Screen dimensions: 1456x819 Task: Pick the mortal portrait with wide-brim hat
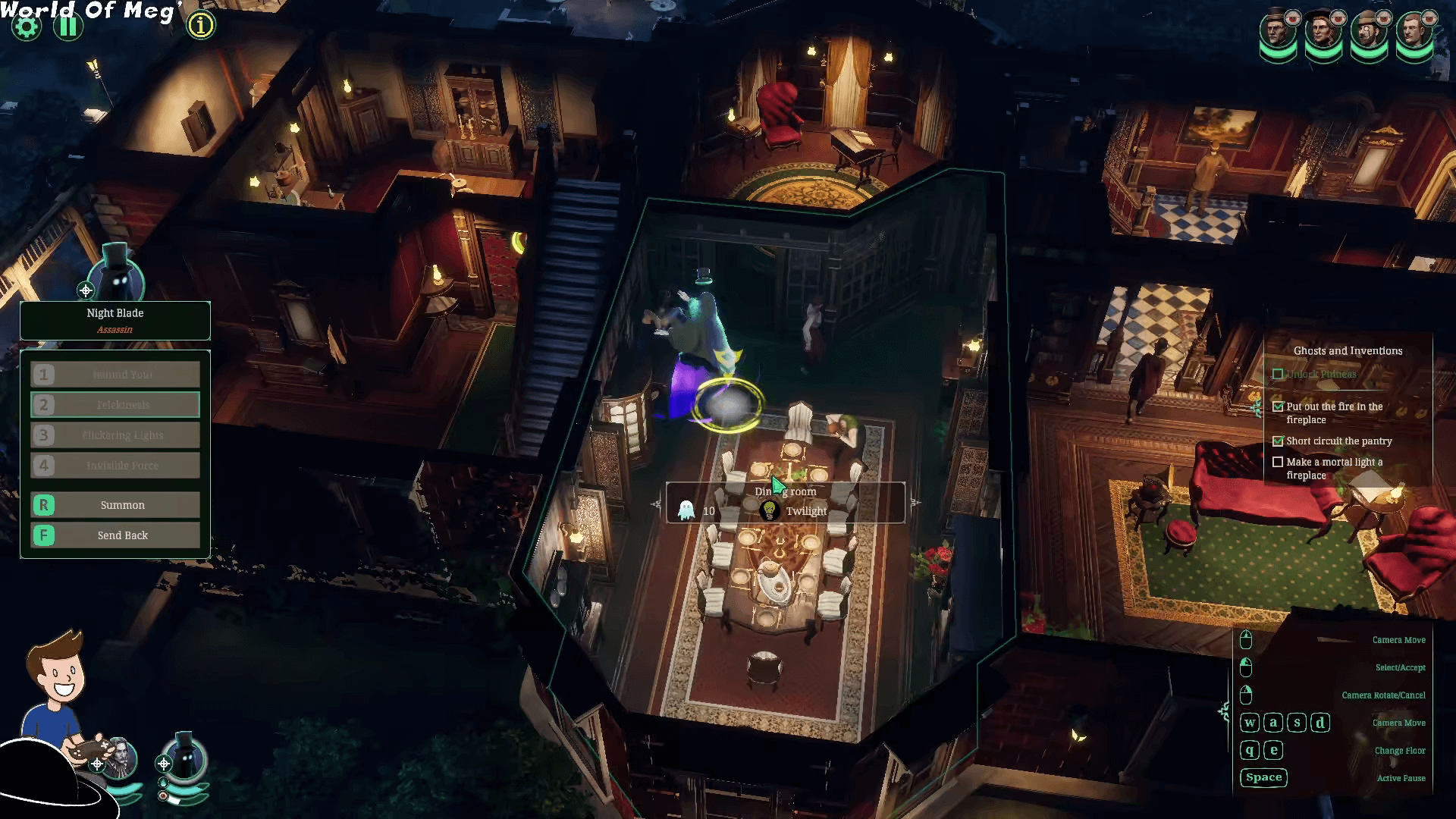1323,33
